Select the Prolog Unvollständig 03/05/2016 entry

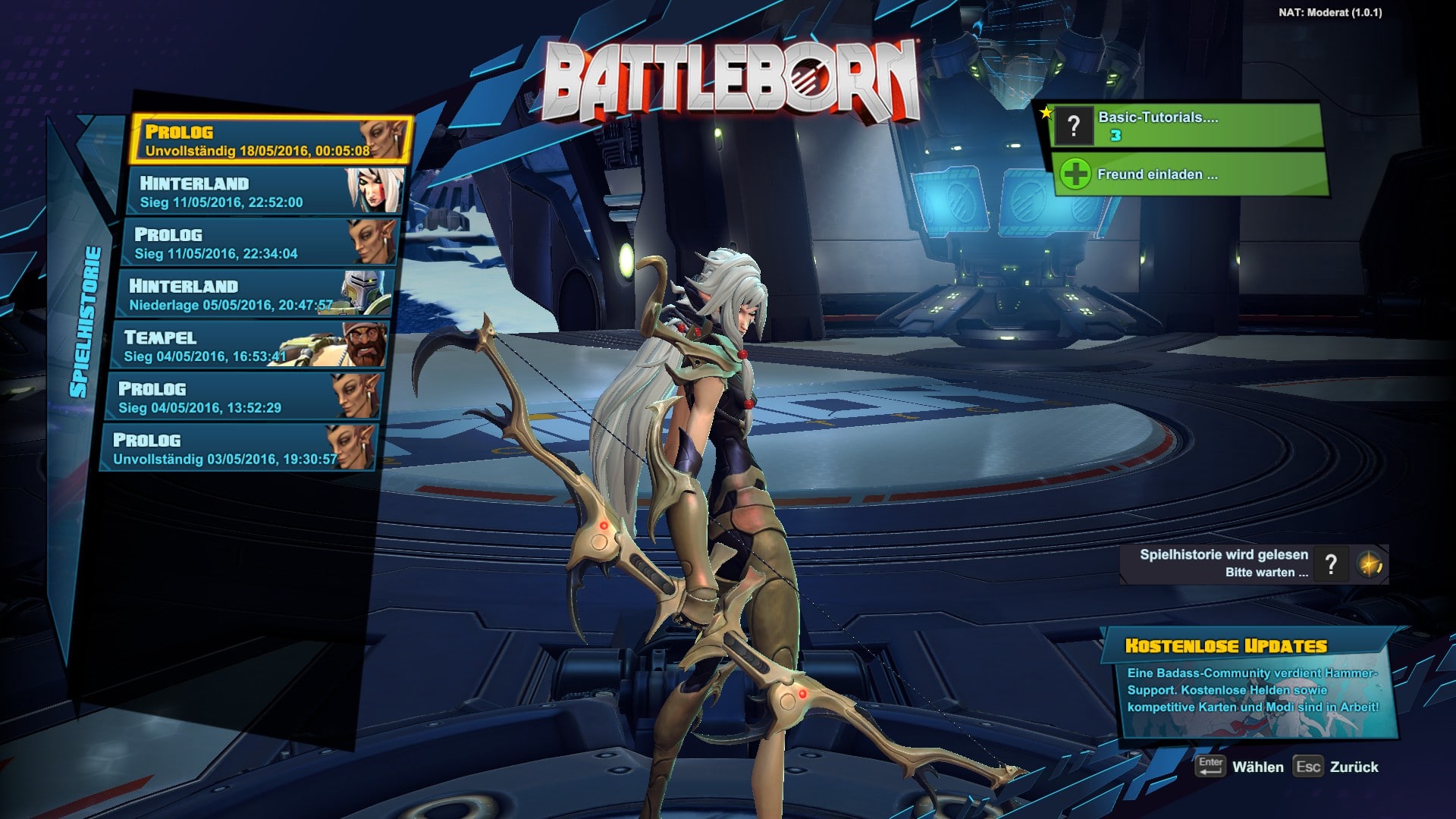(x=237, y=448)
